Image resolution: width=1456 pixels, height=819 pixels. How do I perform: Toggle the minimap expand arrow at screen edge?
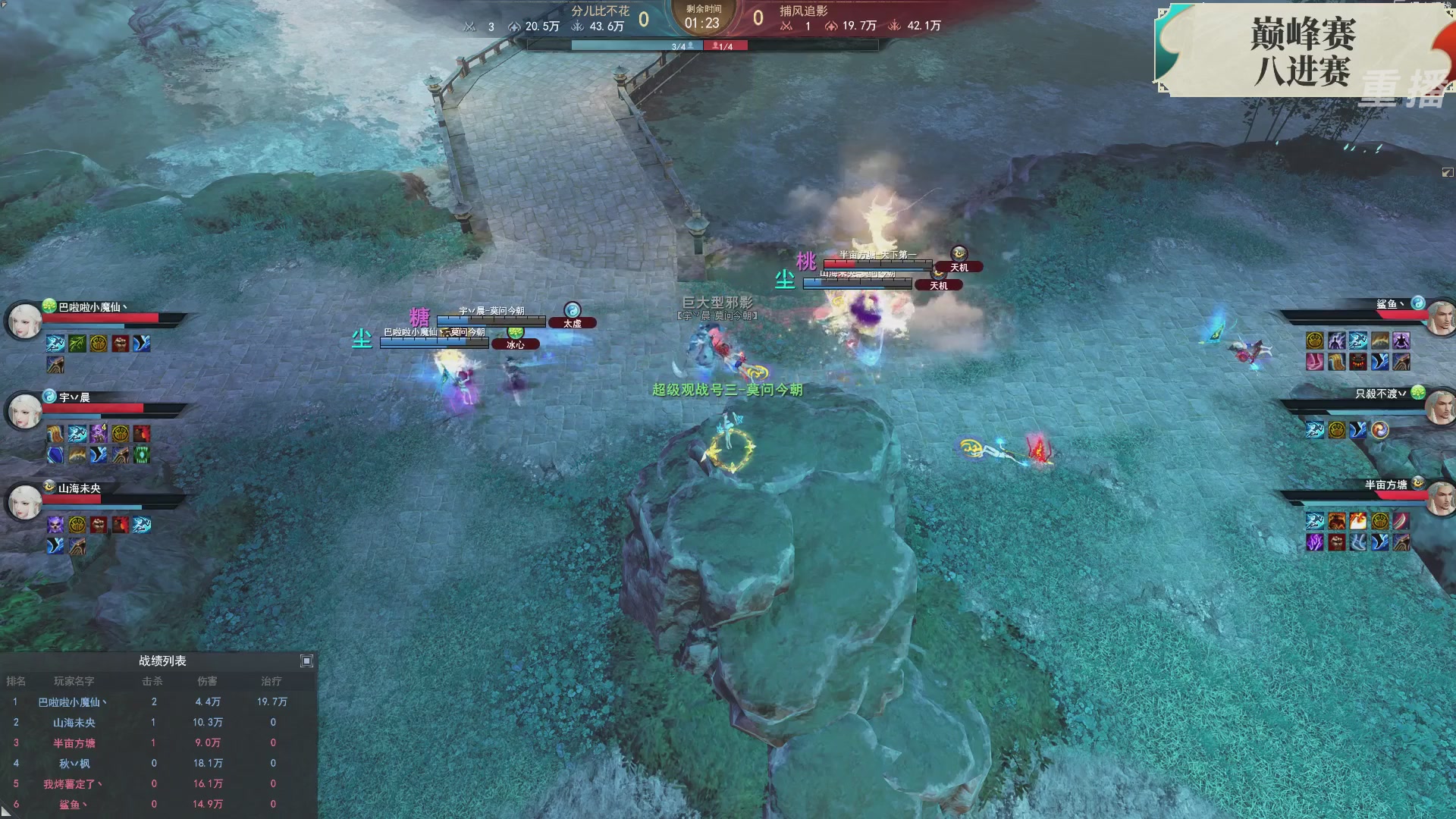1447,172
